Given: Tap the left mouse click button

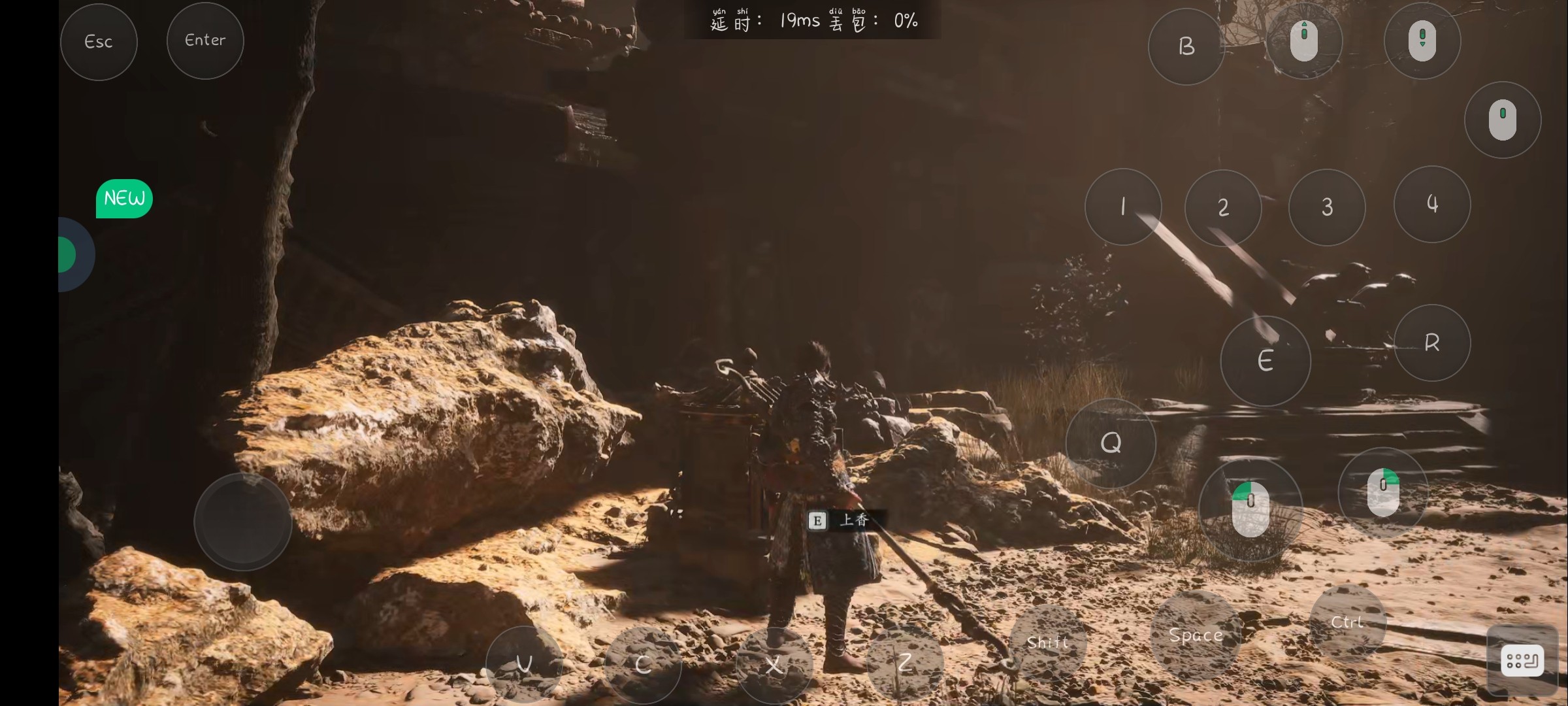Looking at the screenshot, I should pyautogui.click(x=1250, y=510).
